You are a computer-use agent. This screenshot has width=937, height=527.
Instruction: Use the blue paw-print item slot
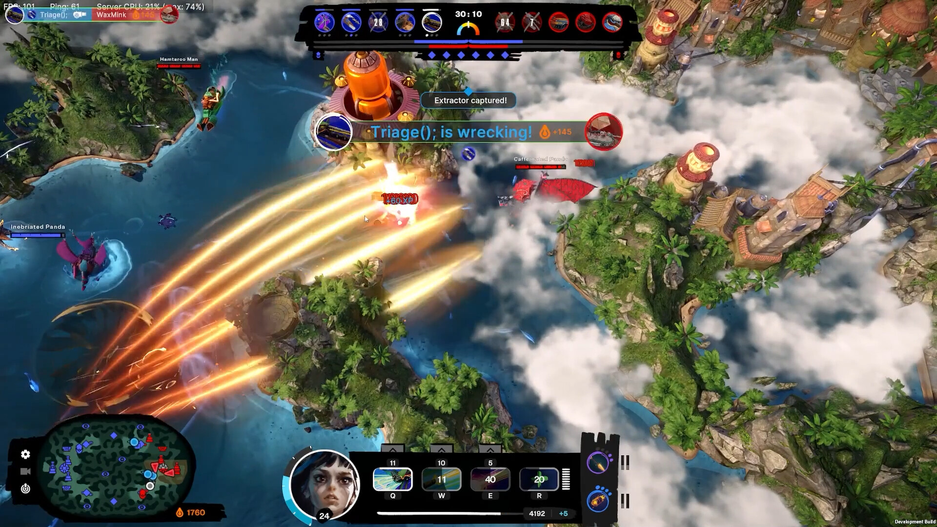(x=598, y=499)
